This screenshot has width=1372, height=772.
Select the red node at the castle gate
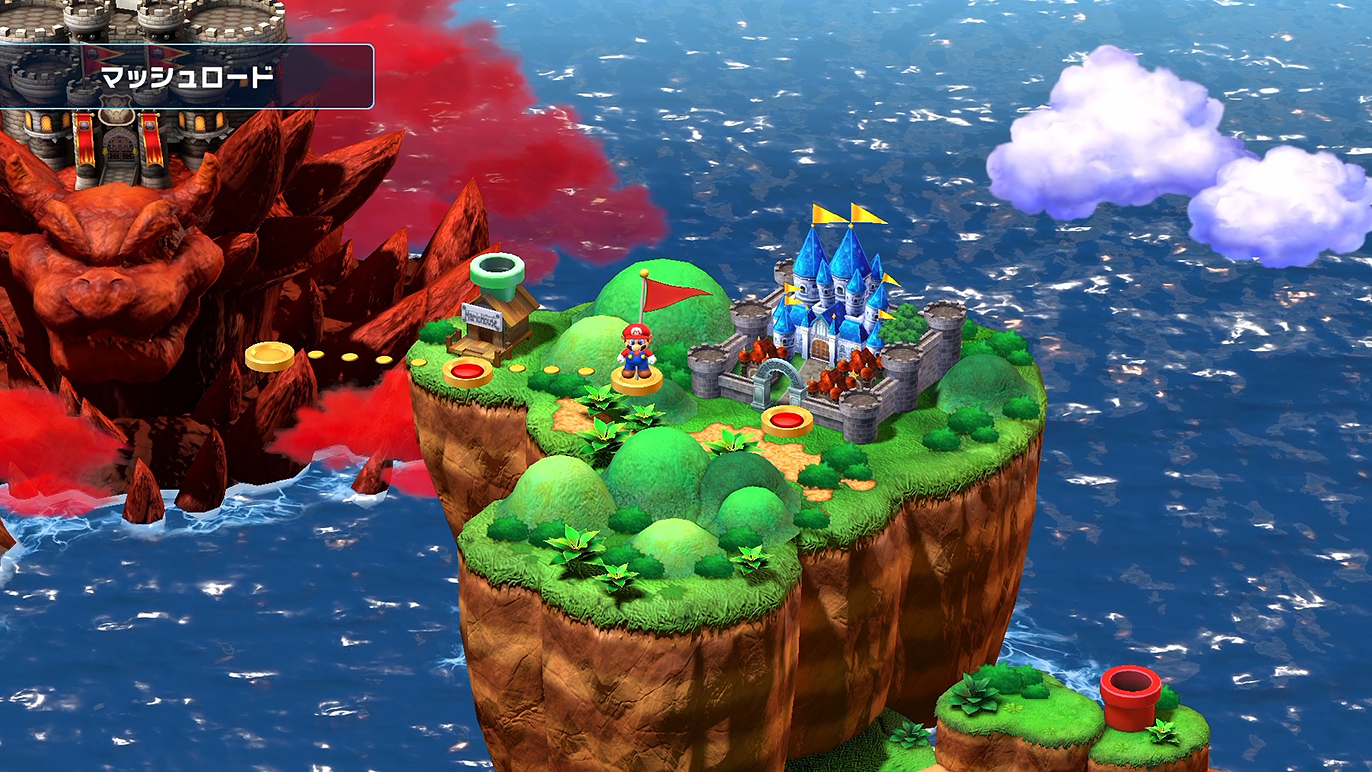pyautogui.click(x=787, y=420)
